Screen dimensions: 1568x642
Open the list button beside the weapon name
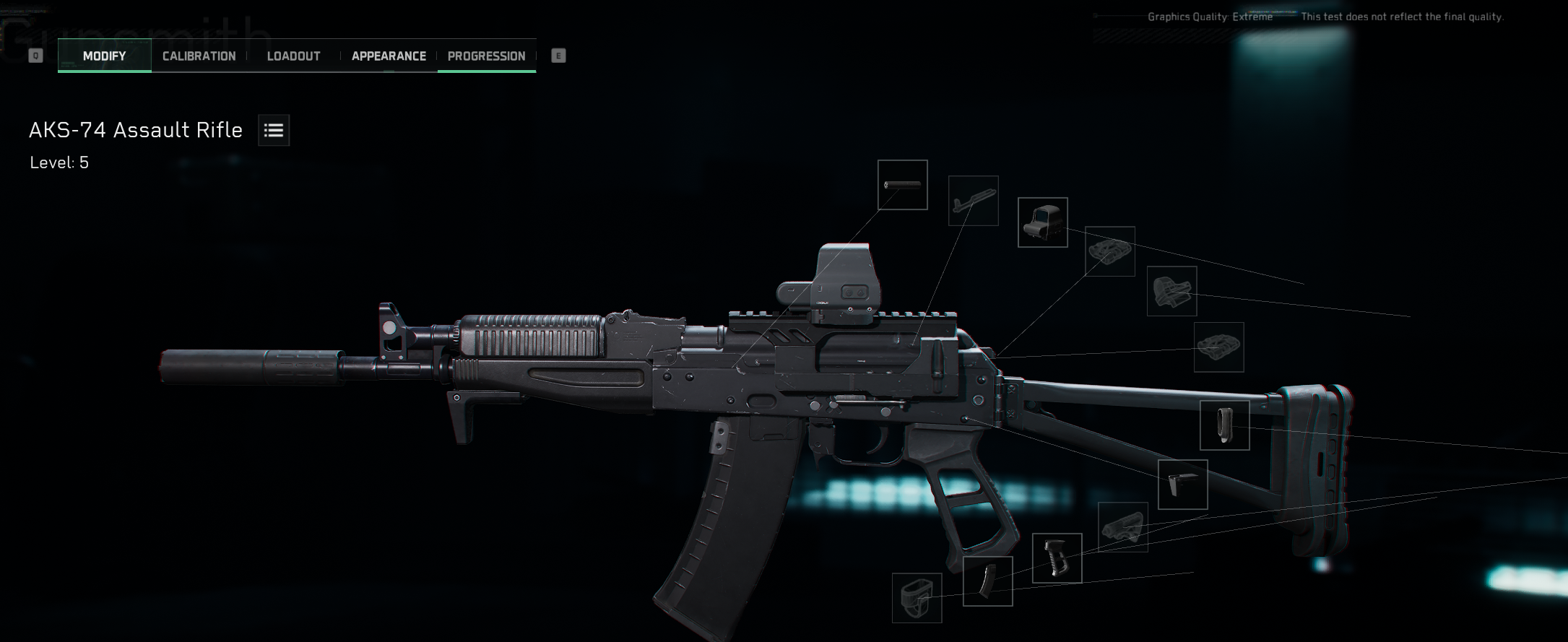point(274,131)
